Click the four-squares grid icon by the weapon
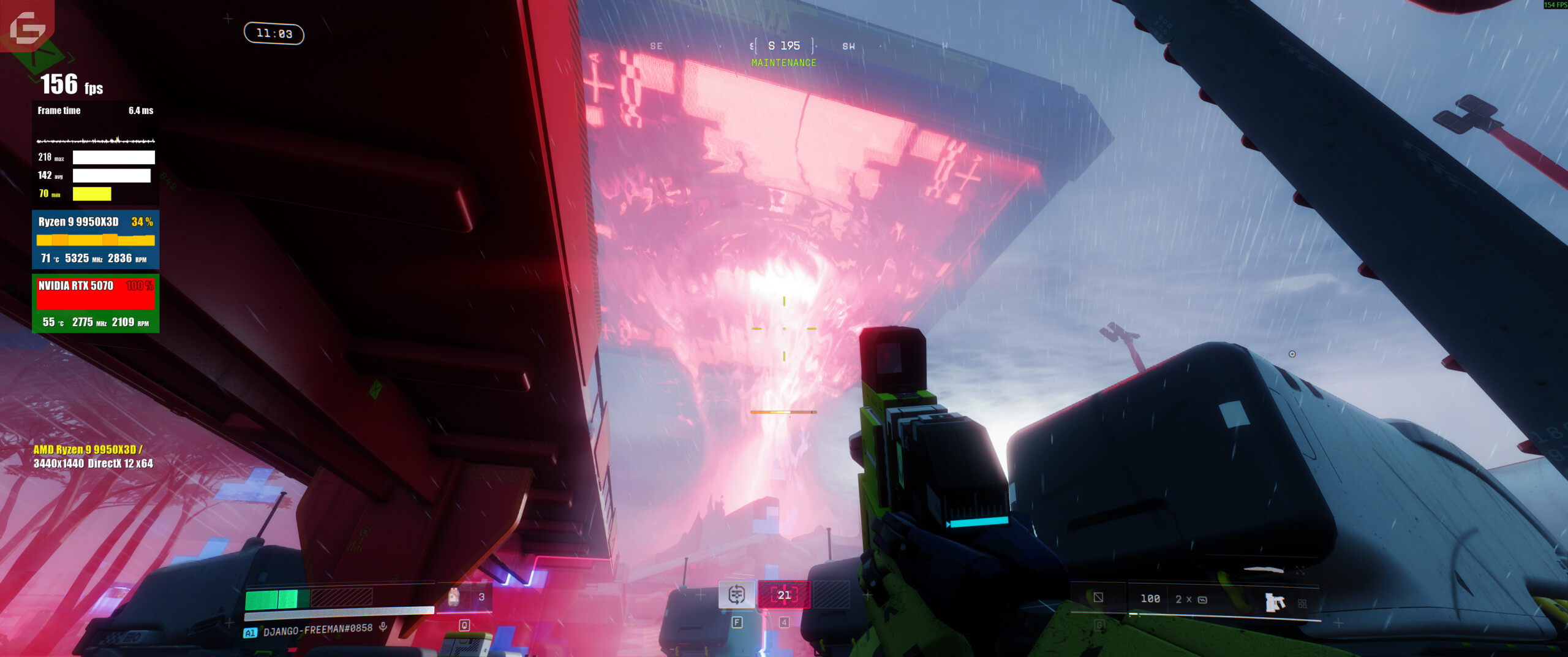The height and width of the screenshot is (657, 1568). (1302, 604)
